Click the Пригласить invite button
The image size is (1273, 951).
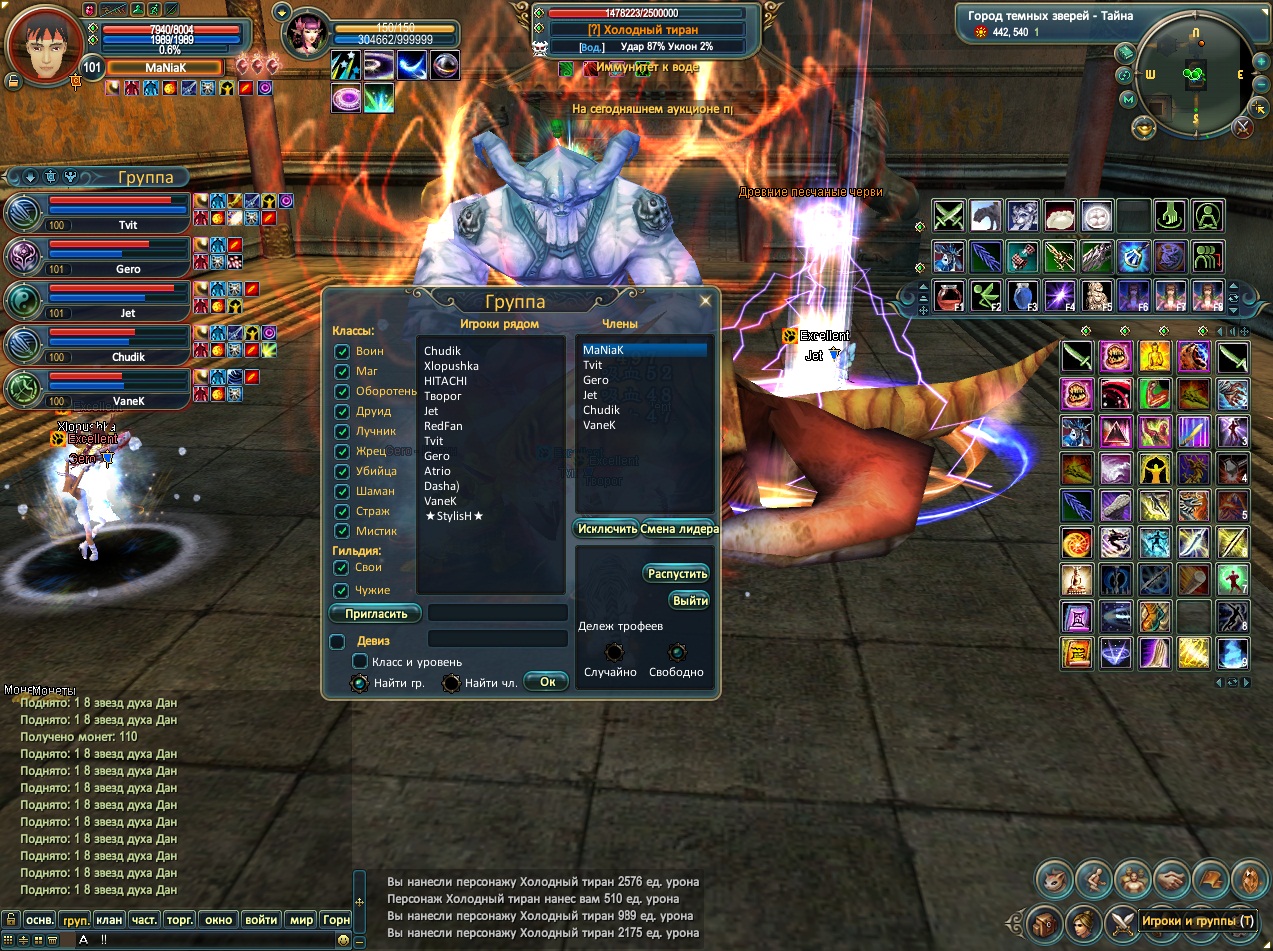click(375, 614)
